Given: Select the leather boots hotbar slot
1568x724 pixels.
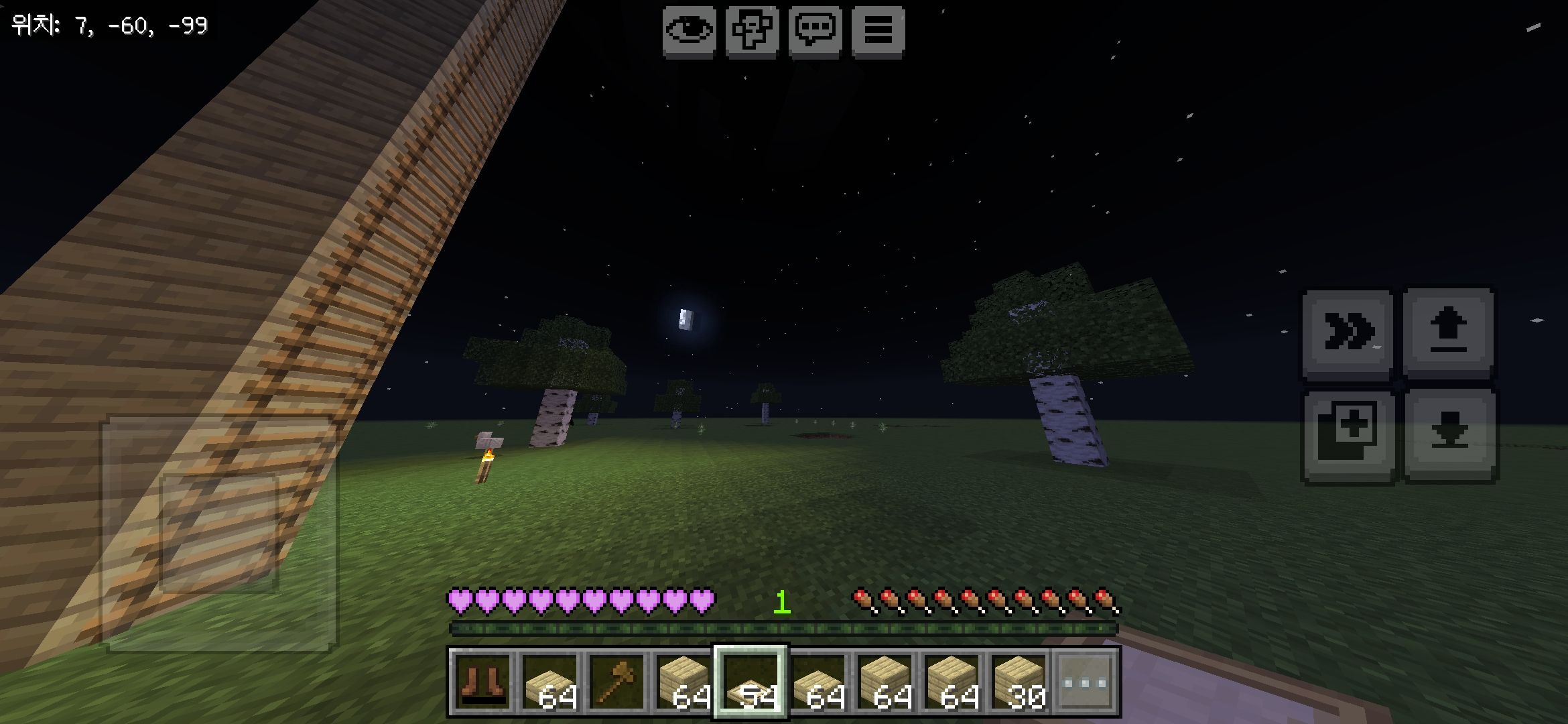Looking at the screenshot, I should click(x=482, y=682).
